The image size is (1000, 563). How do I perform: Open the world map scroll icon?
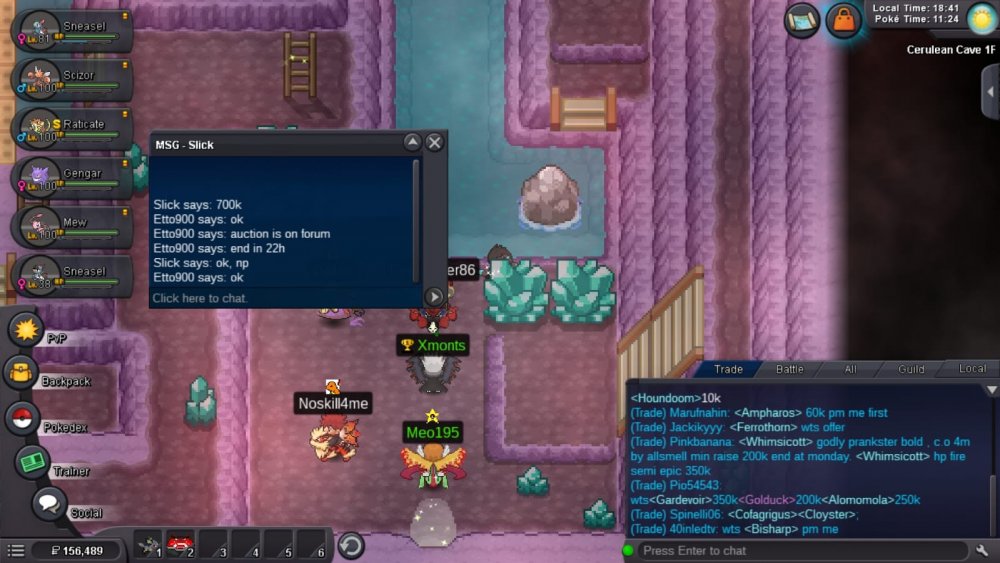801,20
